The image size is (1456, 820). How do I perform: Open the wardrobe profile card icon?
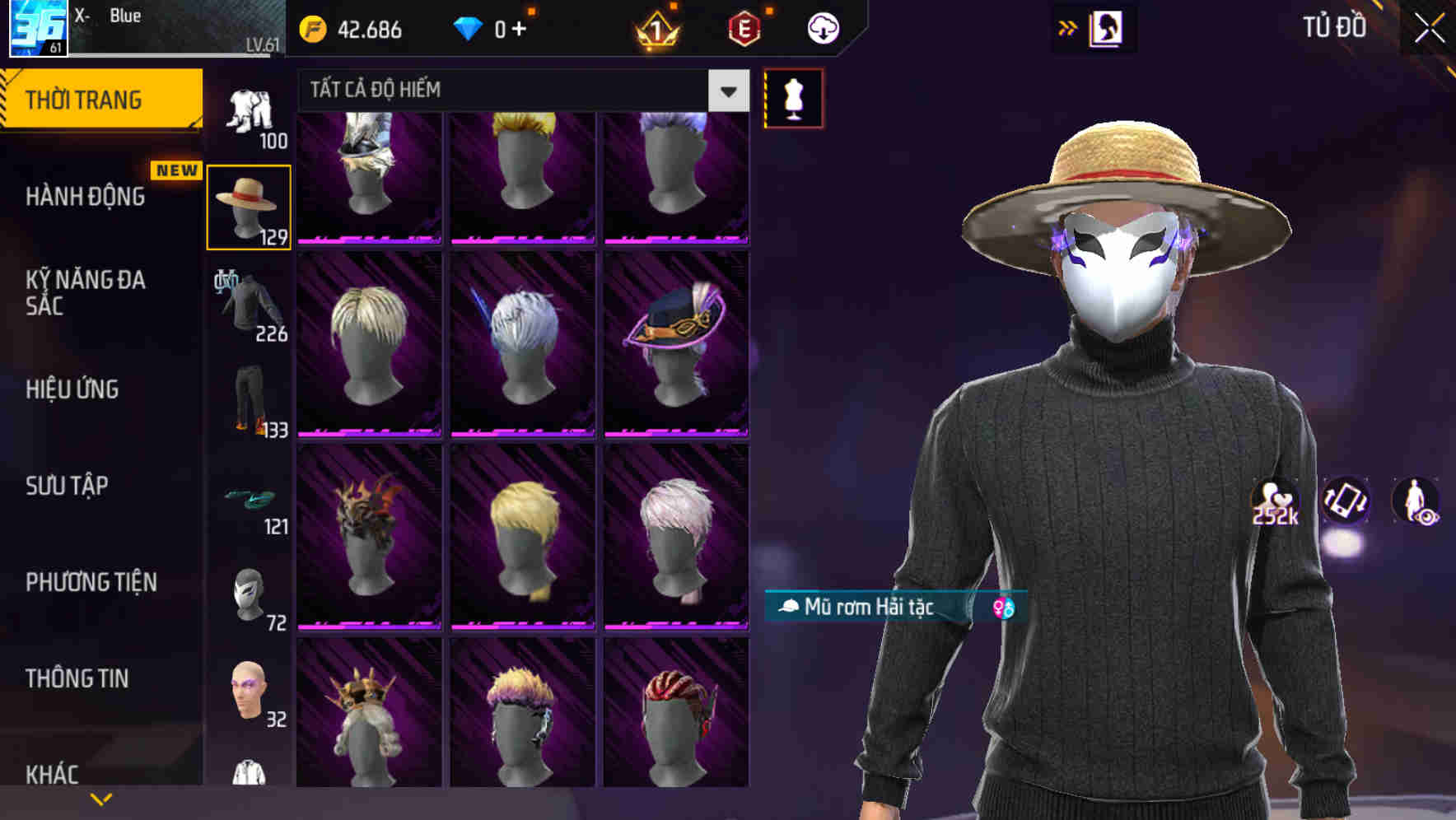click(1107, 27)
